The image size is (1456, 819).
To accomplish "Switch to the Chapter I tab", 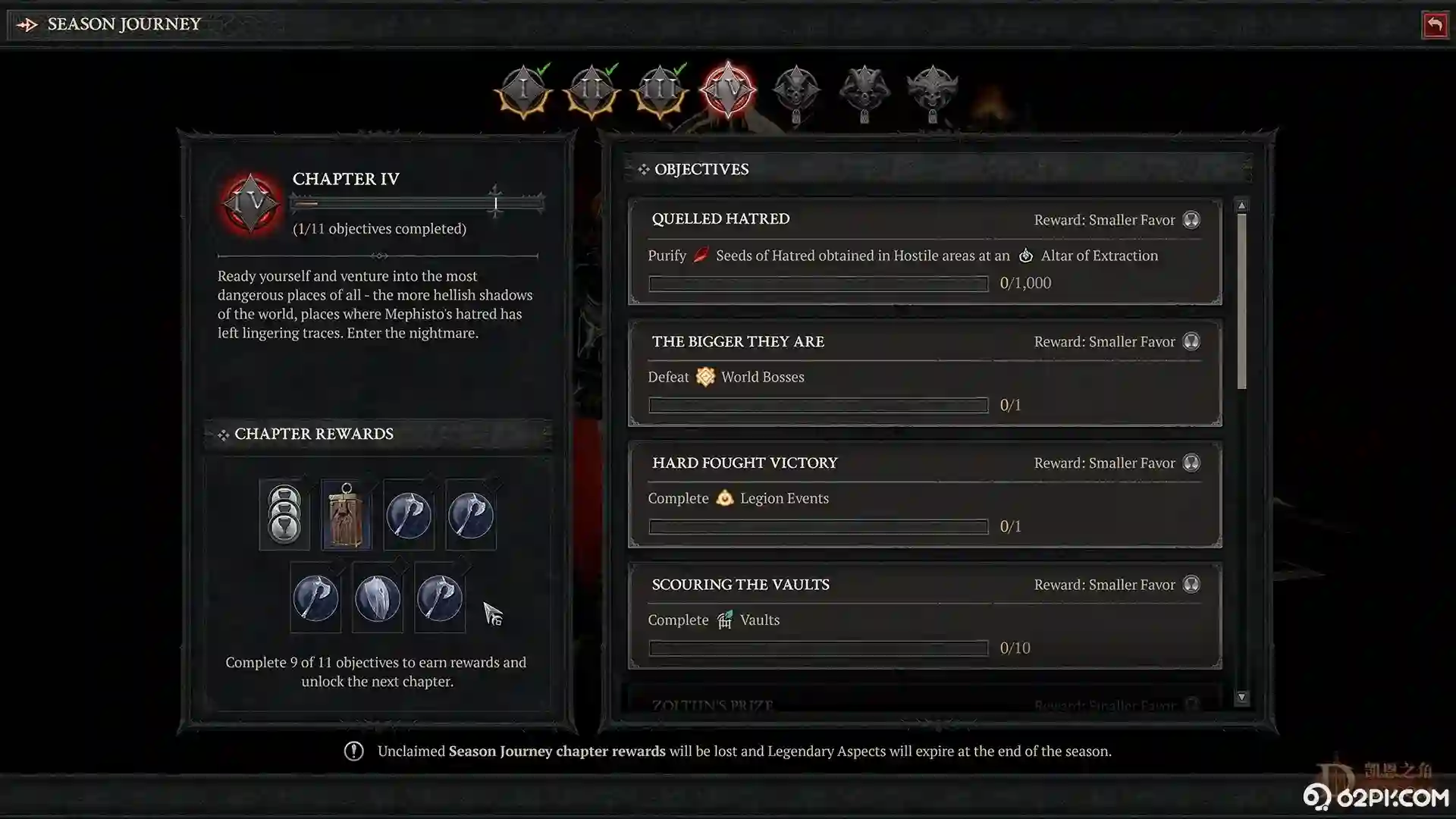I will coord(523,91).
